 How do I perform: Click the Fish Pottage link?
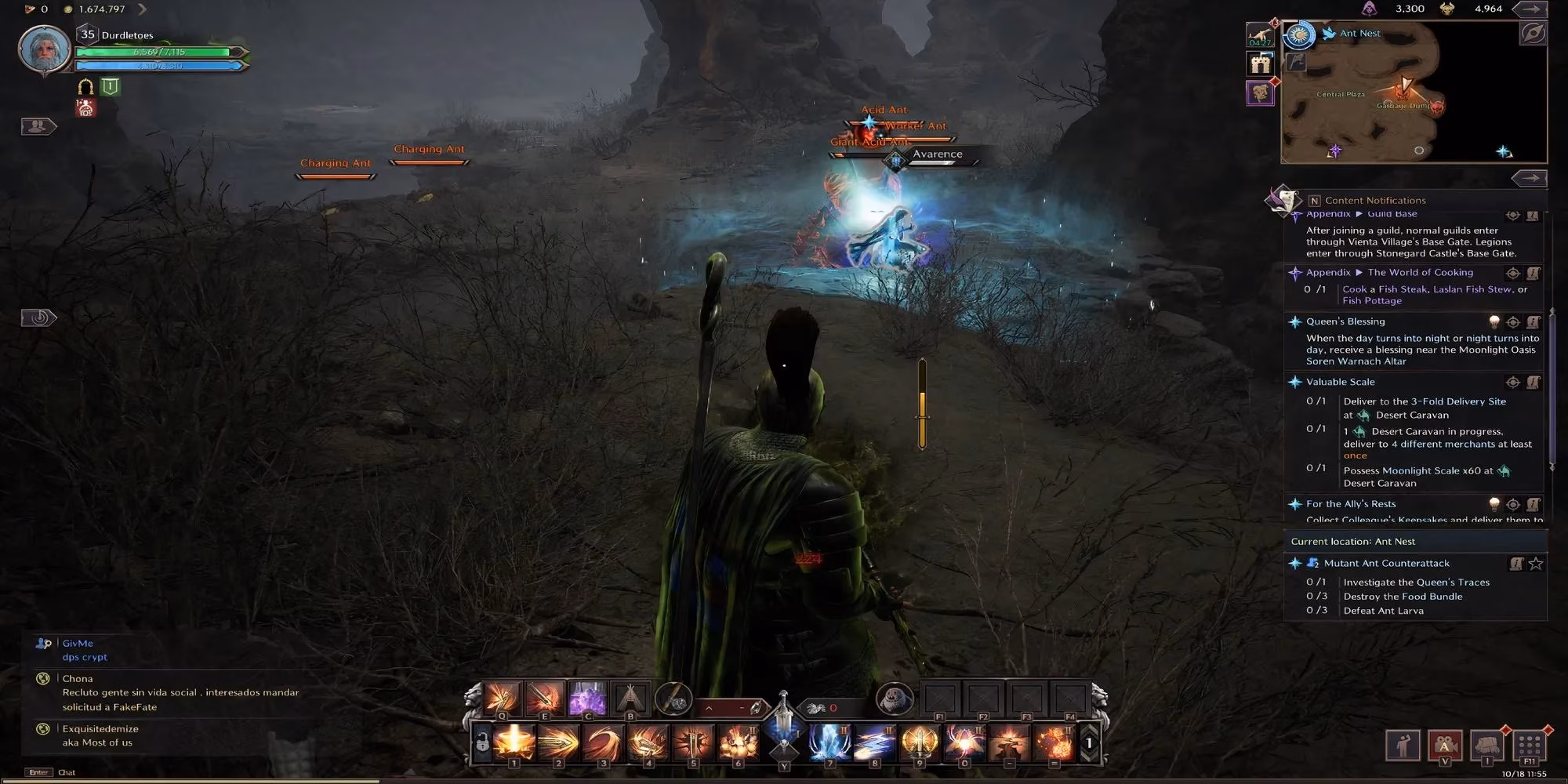(x=1374, y=300)
